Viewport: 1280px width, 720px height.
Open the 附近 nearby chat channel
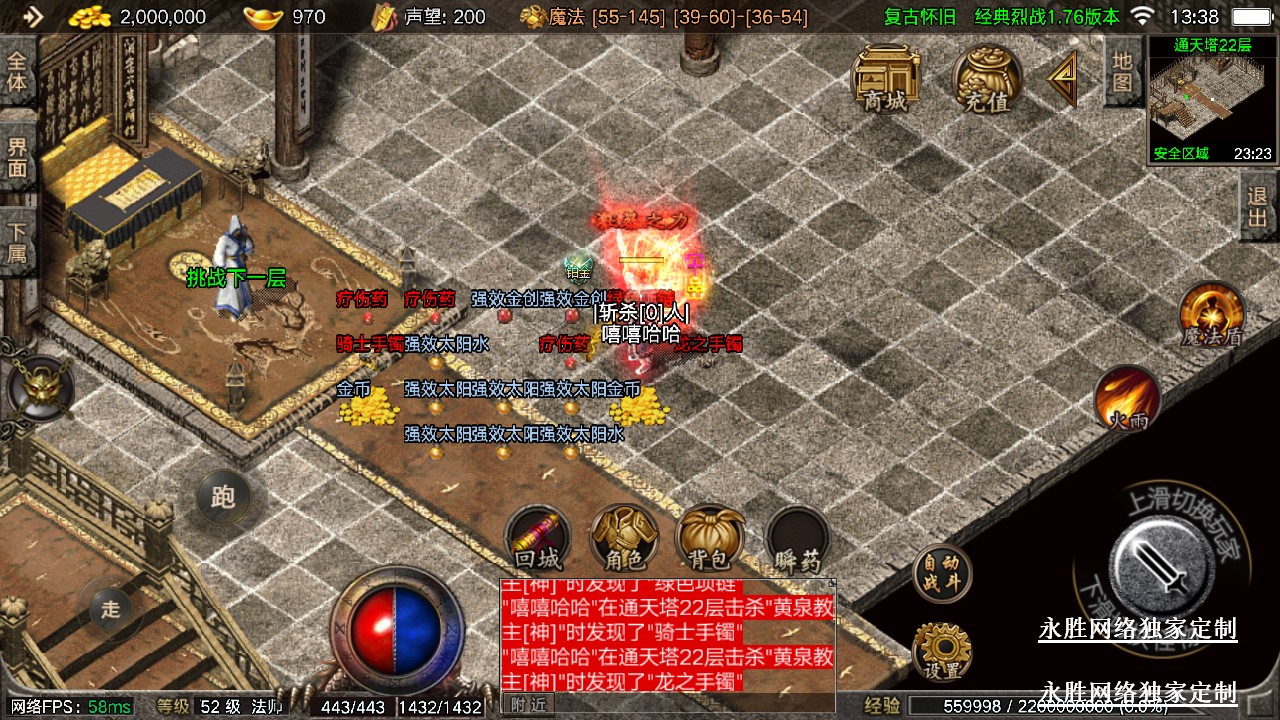point(529,704)
